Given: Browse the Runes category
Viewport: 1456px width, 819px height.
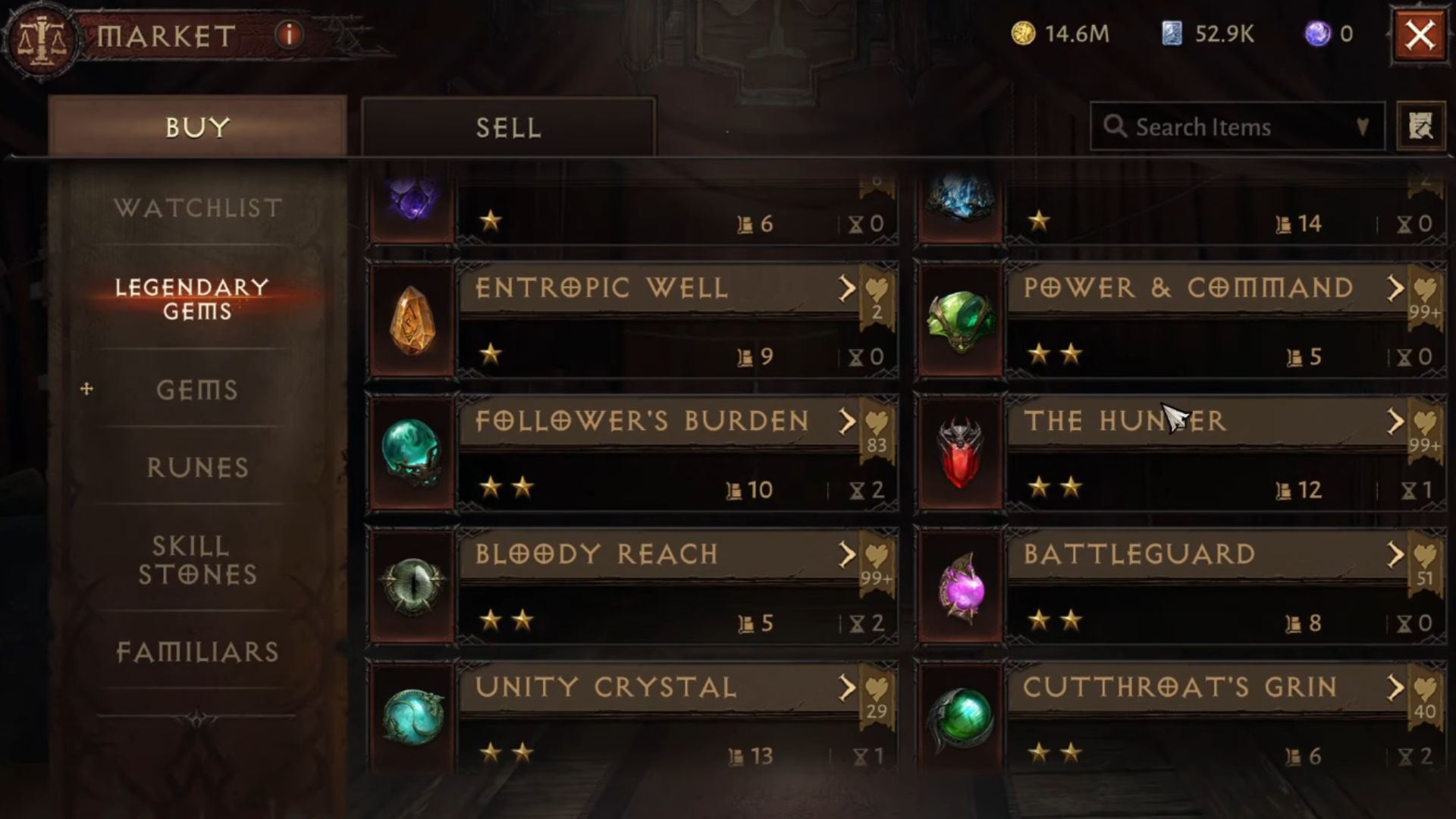Looking at the screenshot, I should [x=199, y=468].
